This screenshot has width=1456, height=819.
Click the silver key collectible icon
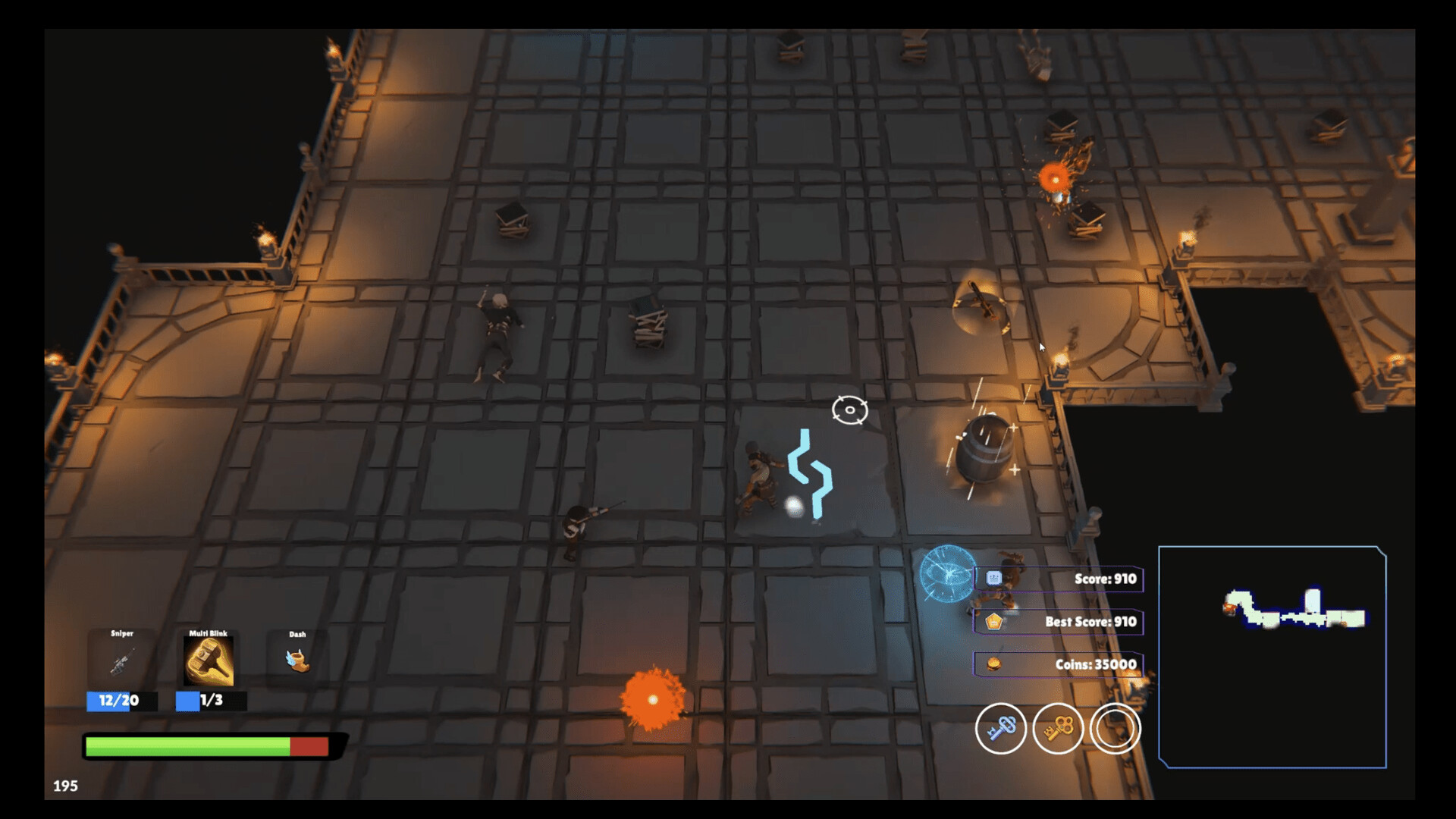coord(1001,728)
